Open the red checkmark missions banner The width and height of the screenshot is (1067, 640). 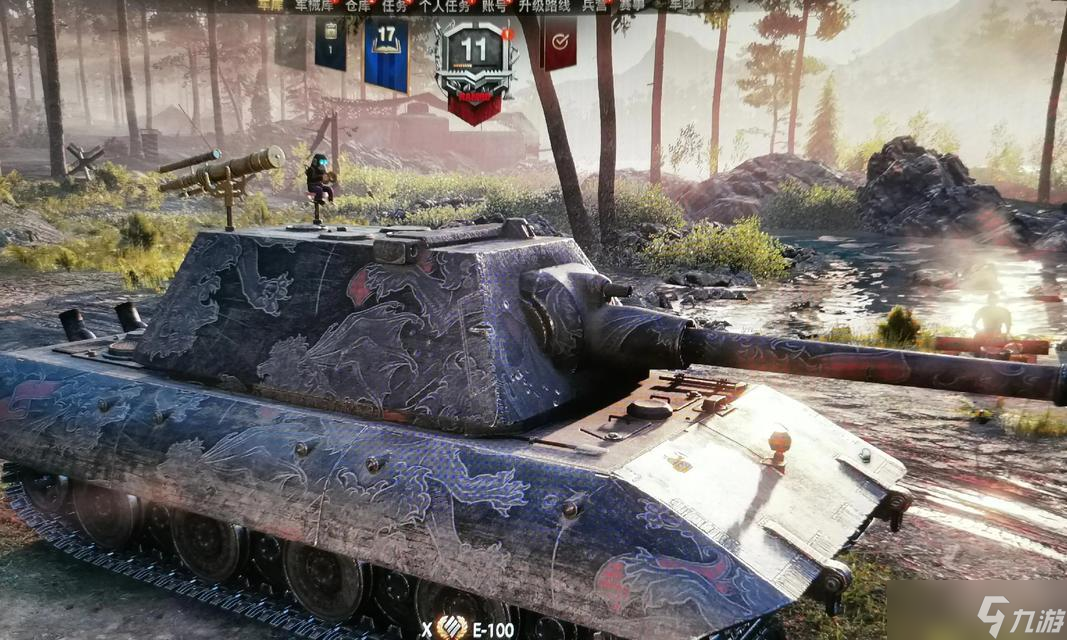pos(559,42)
